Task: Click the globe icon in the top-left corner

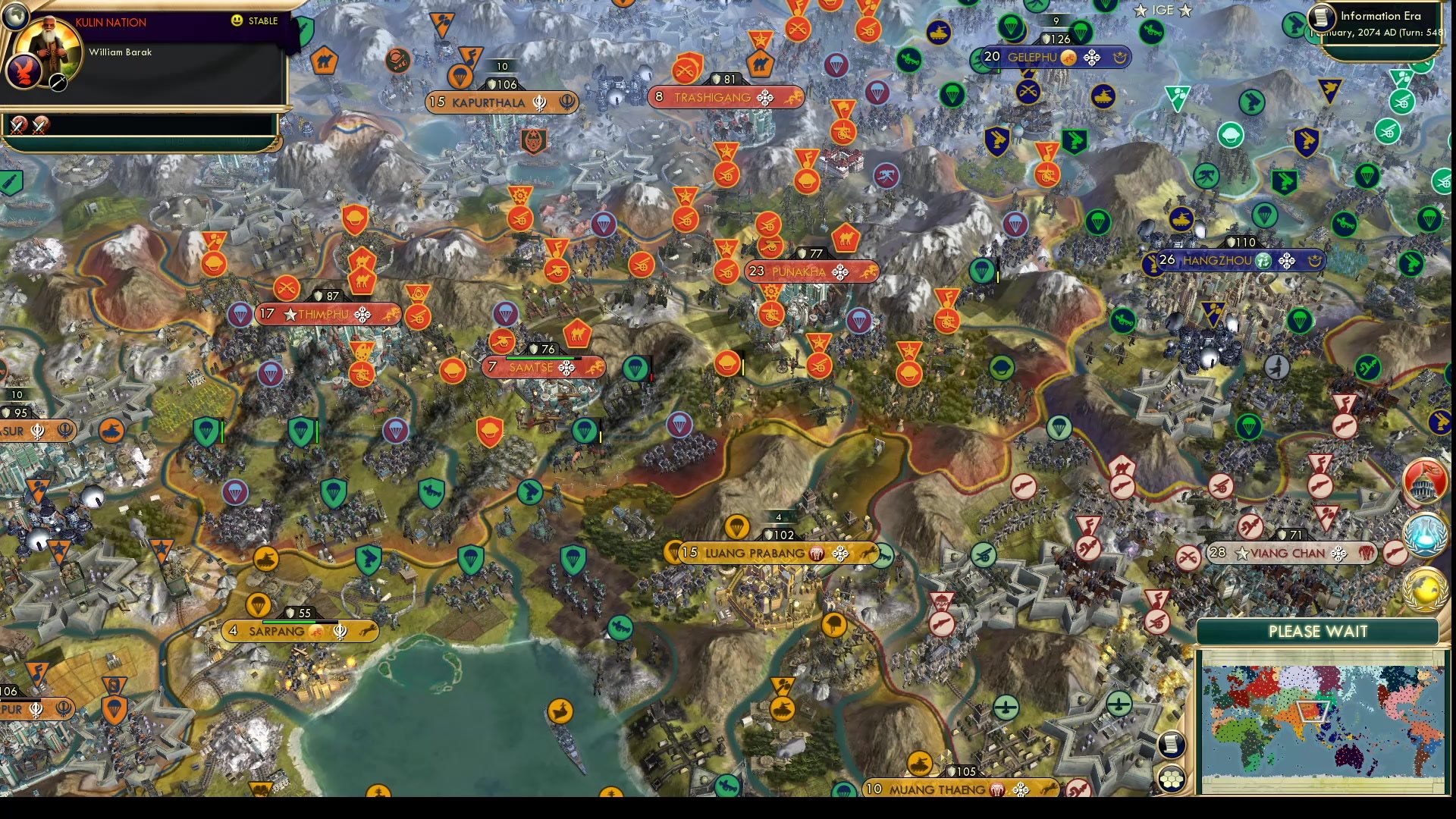Action: (17, 17)
